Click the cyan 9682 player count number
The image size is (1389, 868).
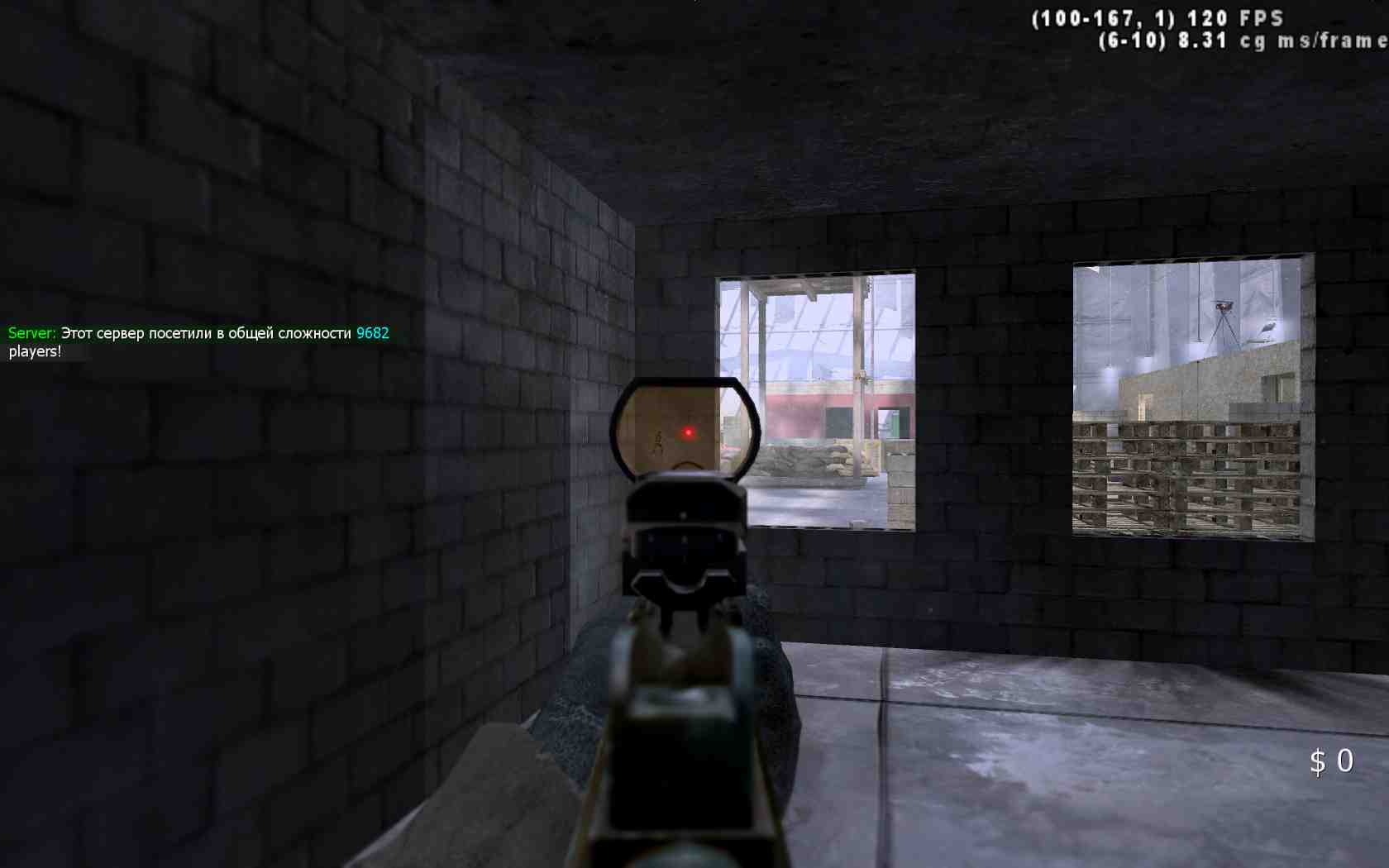[x=374, y=333]
